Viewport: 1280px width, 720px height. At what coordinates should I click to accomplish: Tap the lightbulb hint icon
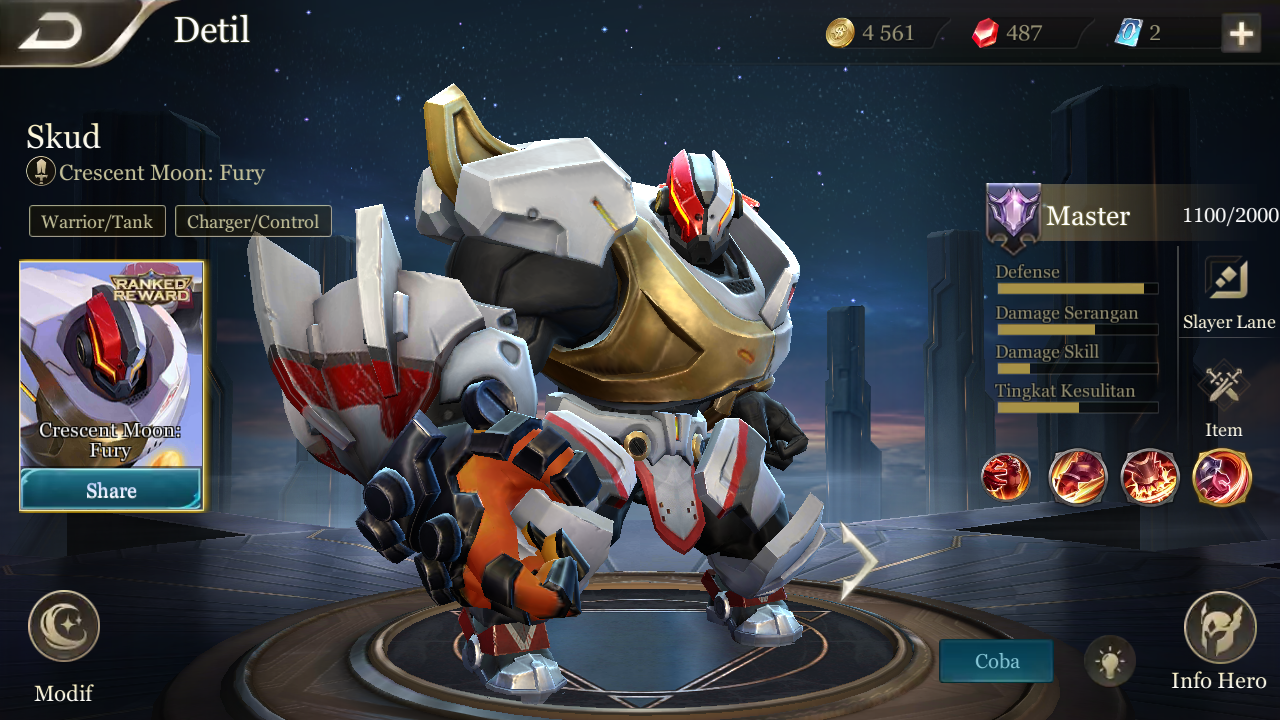coord(1110,661)
